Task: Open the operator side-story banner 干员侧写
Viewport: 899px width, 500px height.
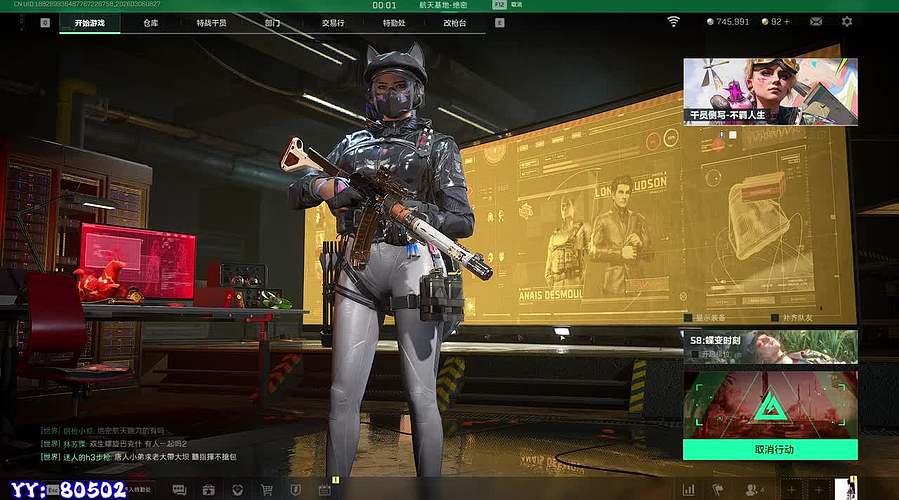Action: pyautogui.click(x=770, y=91)
